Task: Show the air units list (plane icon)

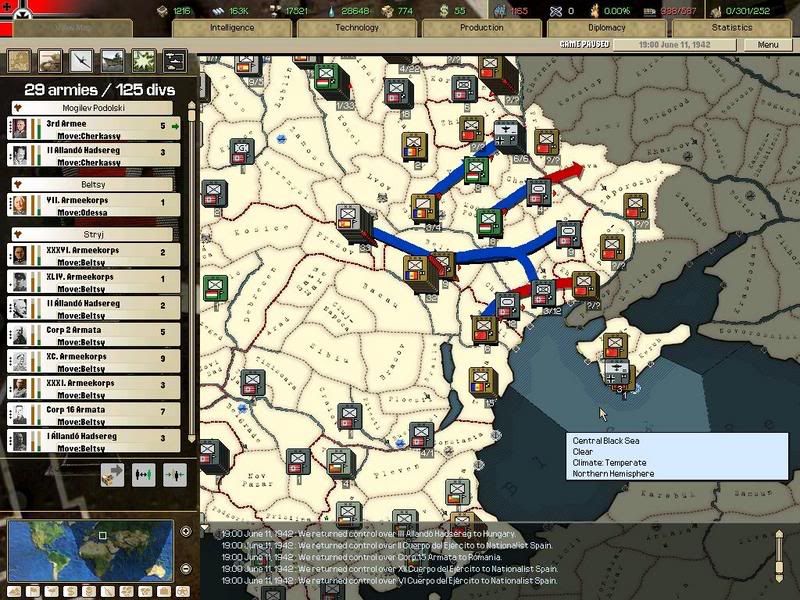Action: 81,60
